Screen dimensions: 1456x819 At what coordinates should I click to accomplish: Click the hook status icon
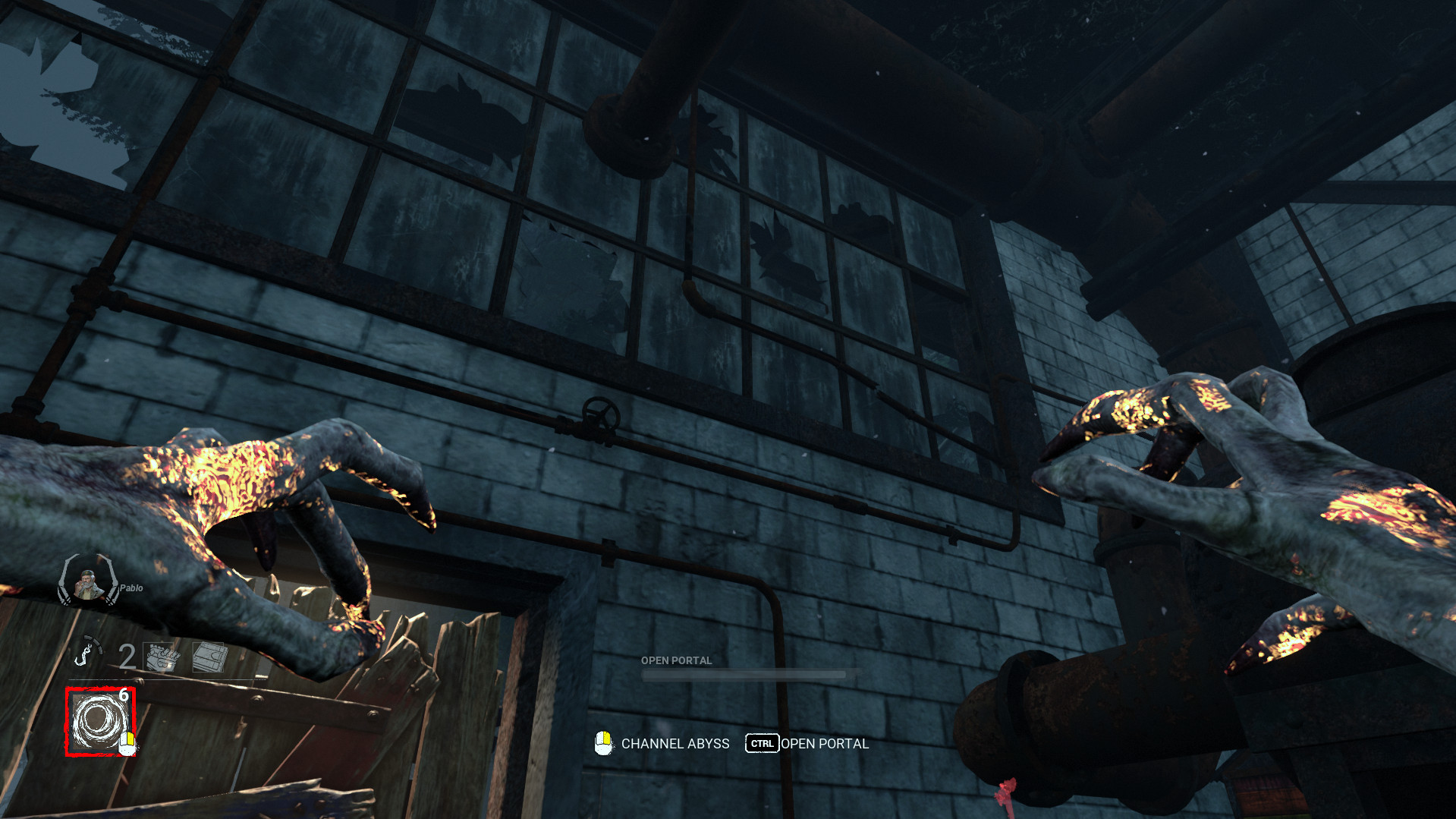coord(89,651)
